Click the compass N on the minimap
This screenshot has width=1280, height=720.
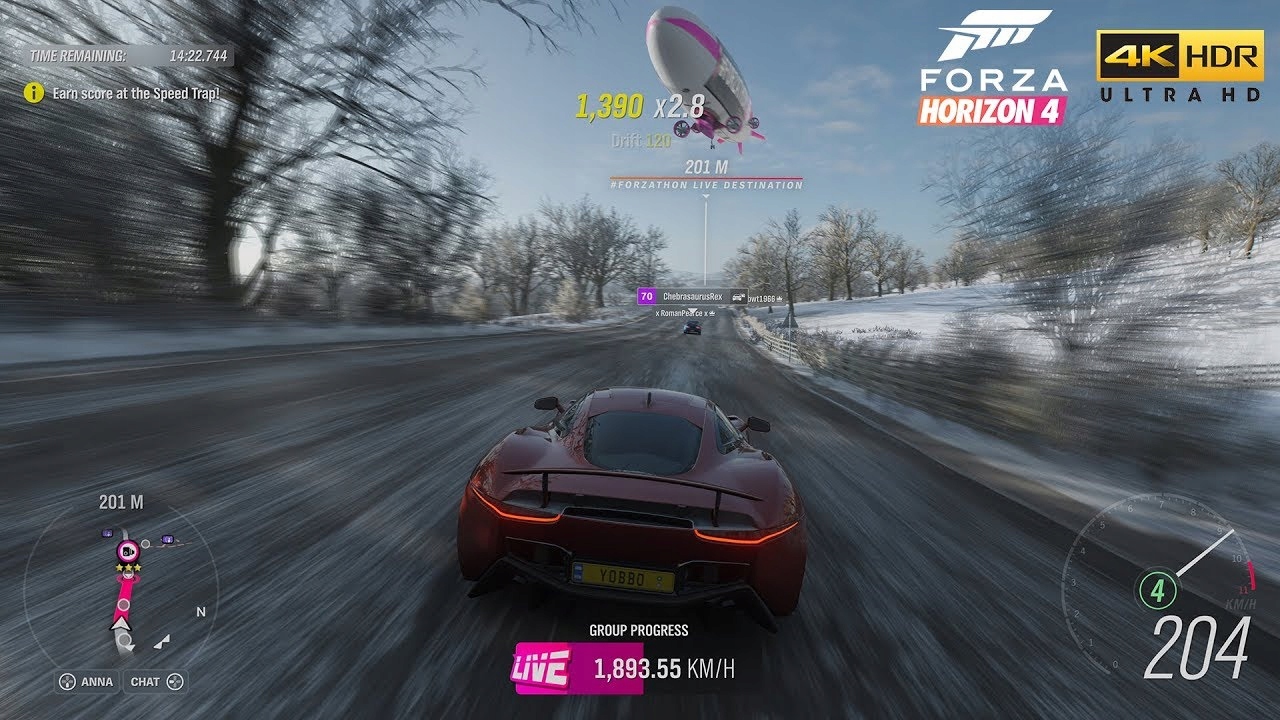point(201,612)
